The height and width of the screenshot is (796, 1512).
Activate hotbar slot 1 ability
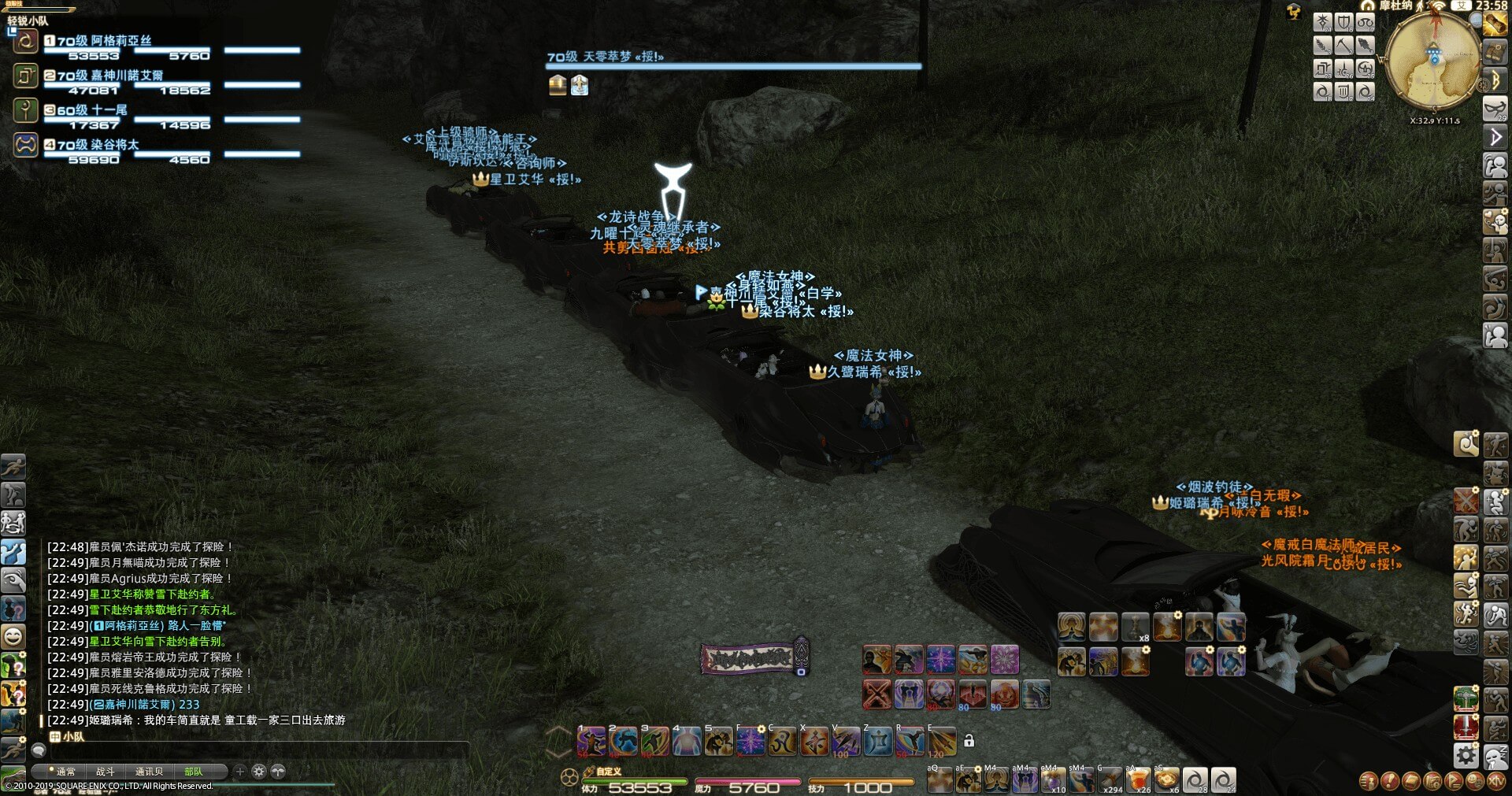click(x=591, y=742)
